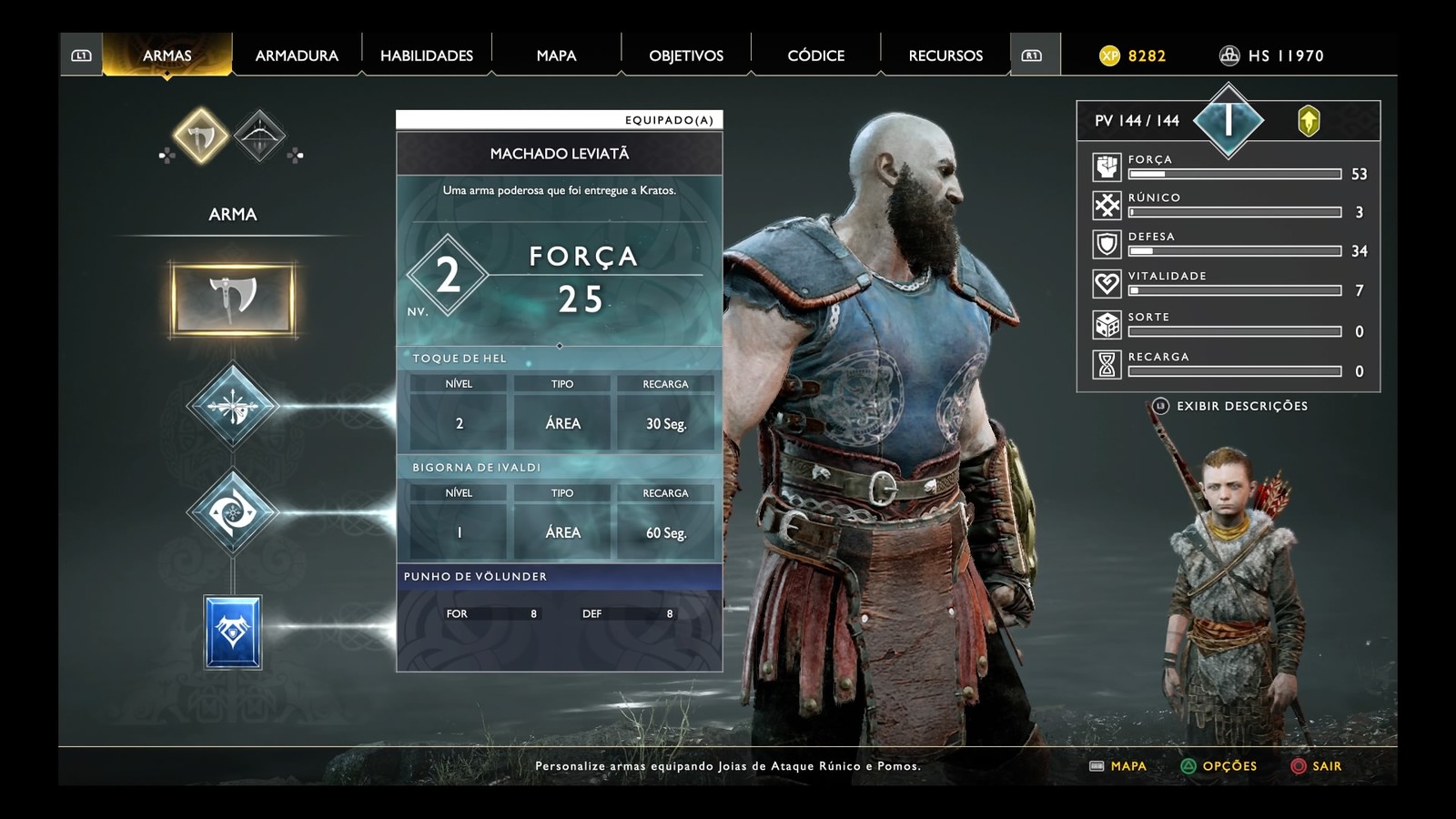Go to the Habilidades tab
The height and width of the screenshot is (819, 1456).
click(x=427, y=56)
